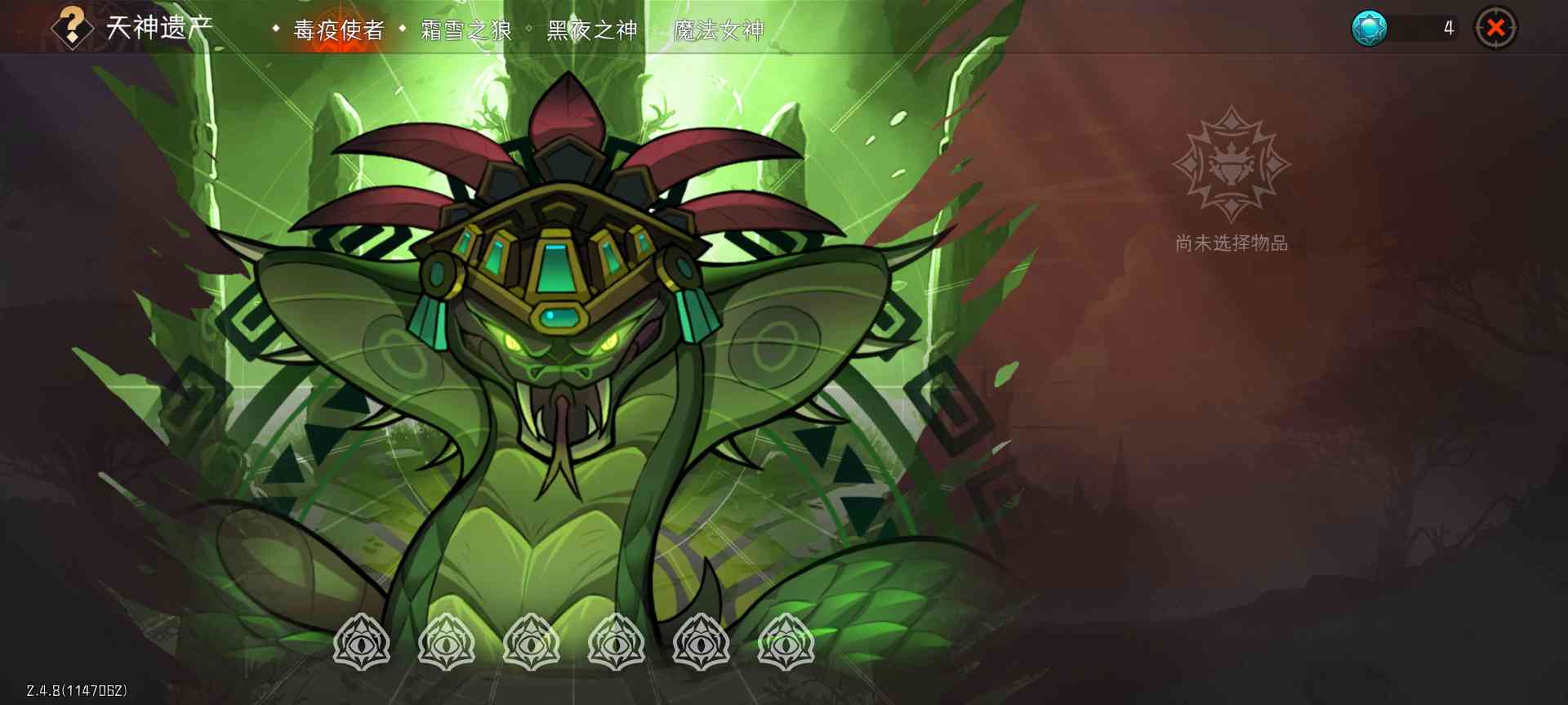
Task: Click the currency counter showing 4
Action: click(x=1448, y=27)
